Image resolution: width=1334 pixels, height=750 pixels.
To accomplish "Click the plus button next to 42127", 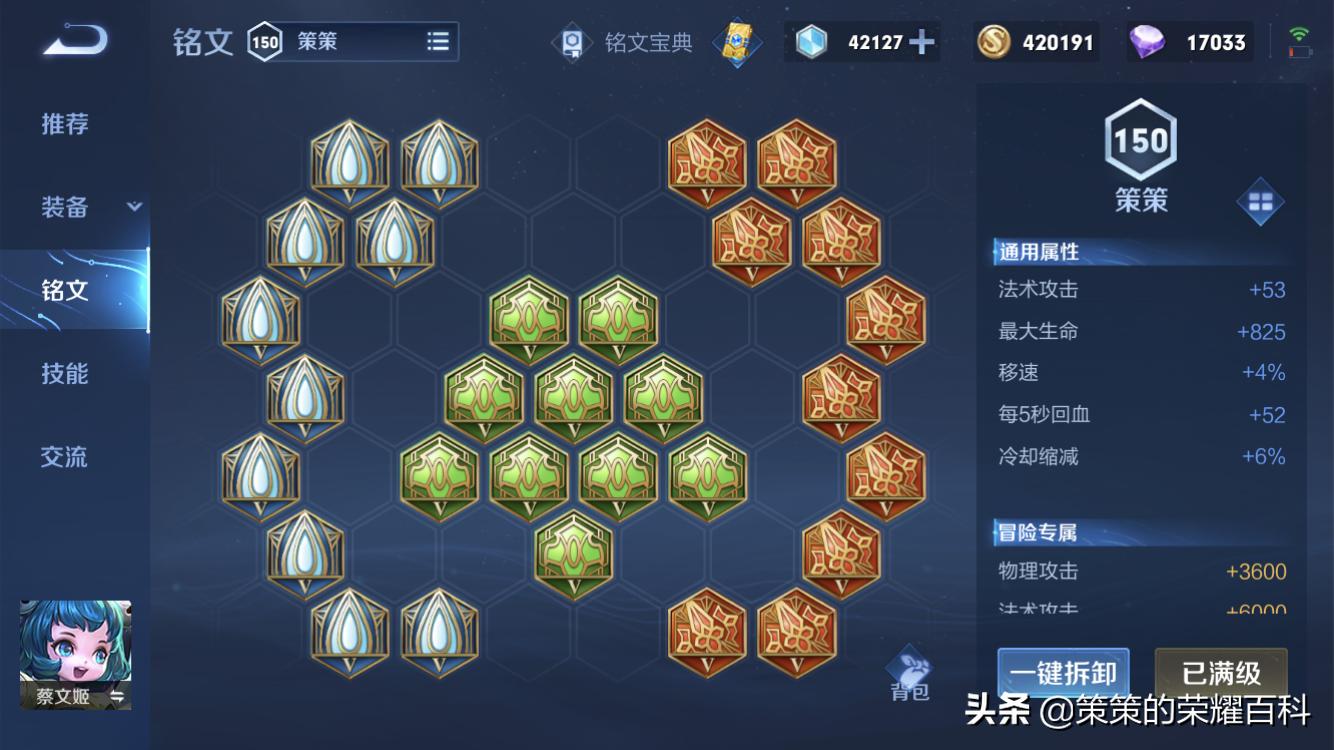I will 921,42.
